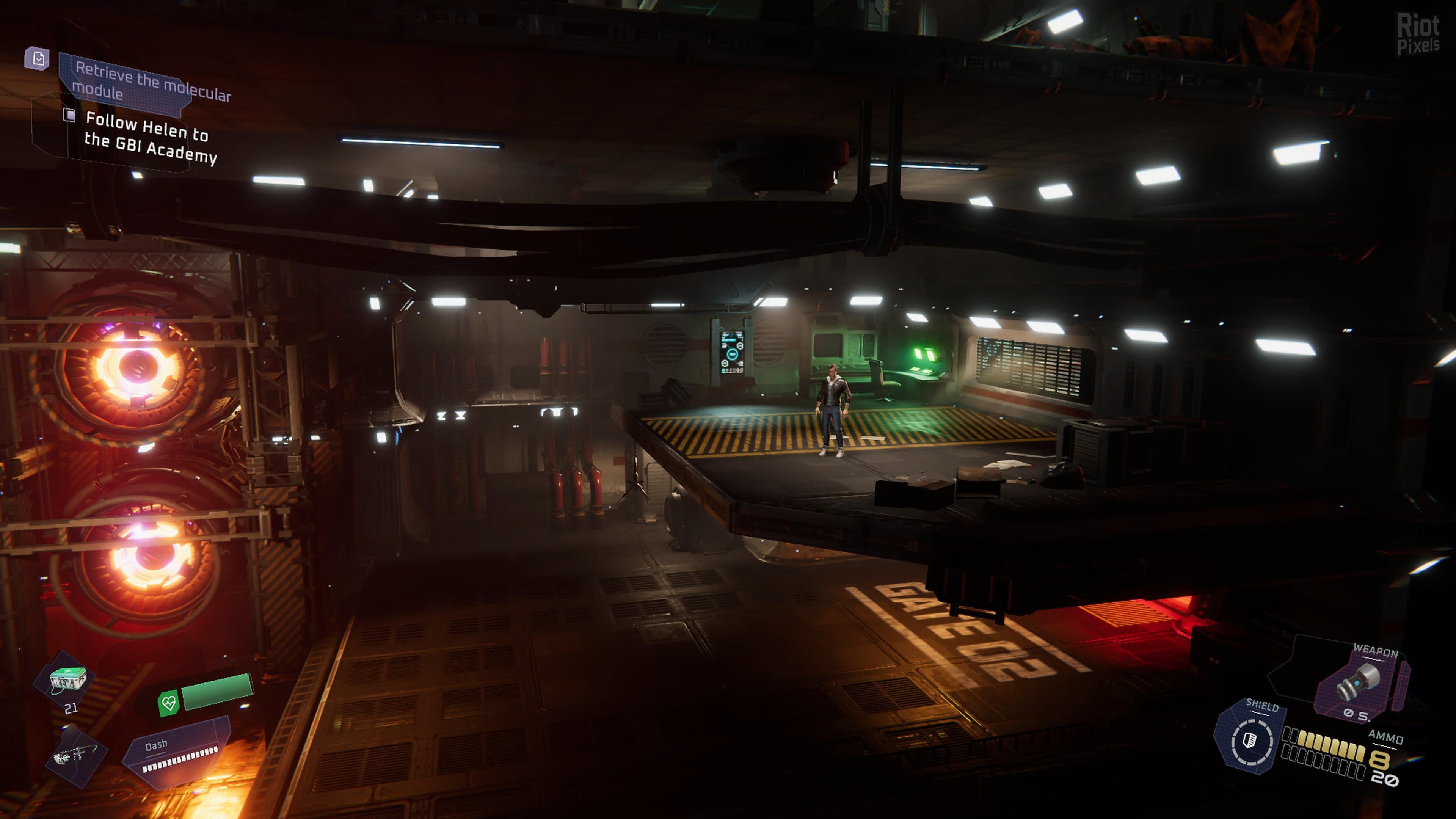
Task: Tick the 'Follow Helen to the GBI Academy' objective checkbox
Action: pyautogui.click(x=69, y=115)
